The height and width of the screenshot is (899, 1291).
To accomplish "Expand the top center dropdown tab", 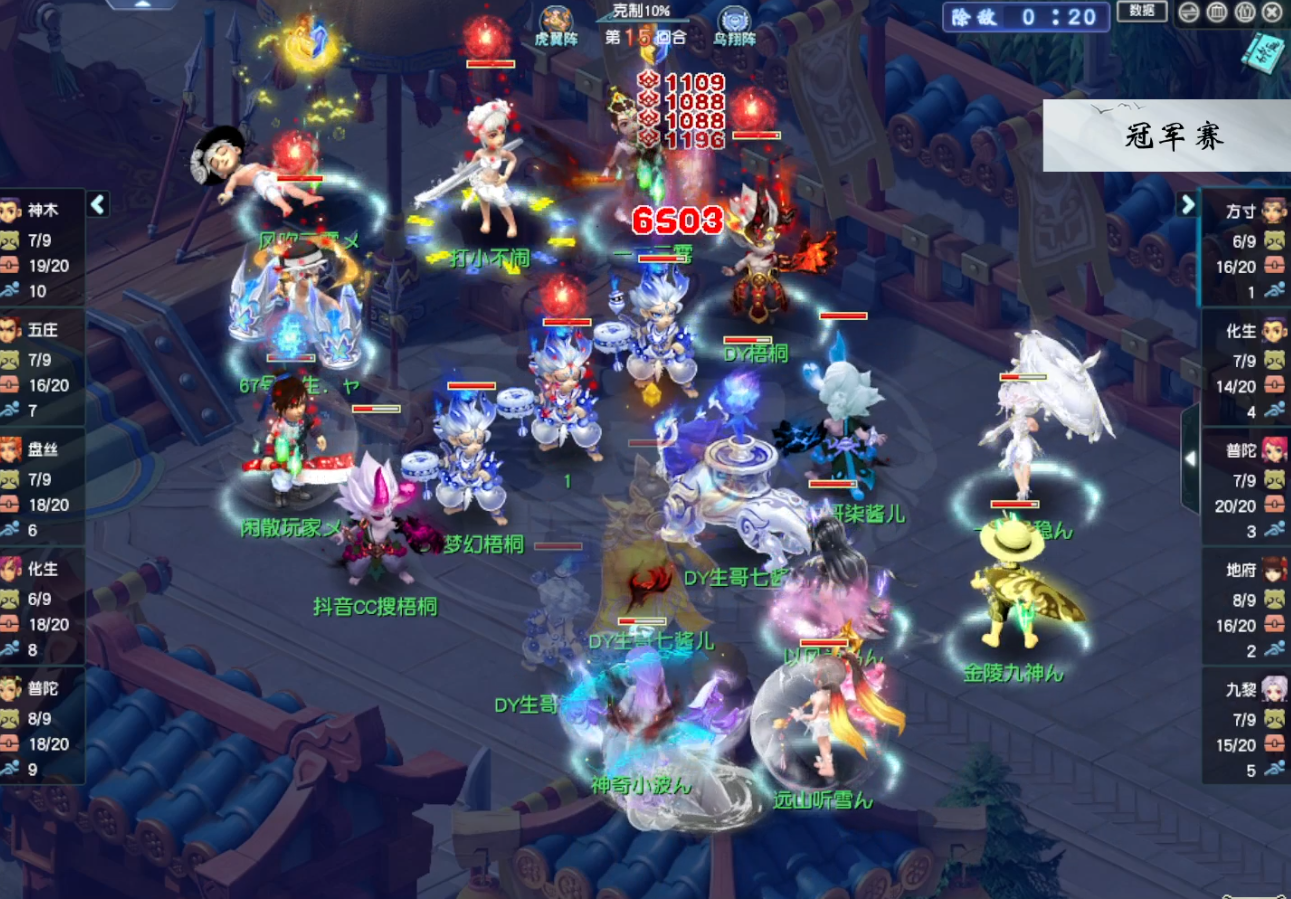I will [x=140, y=4].
